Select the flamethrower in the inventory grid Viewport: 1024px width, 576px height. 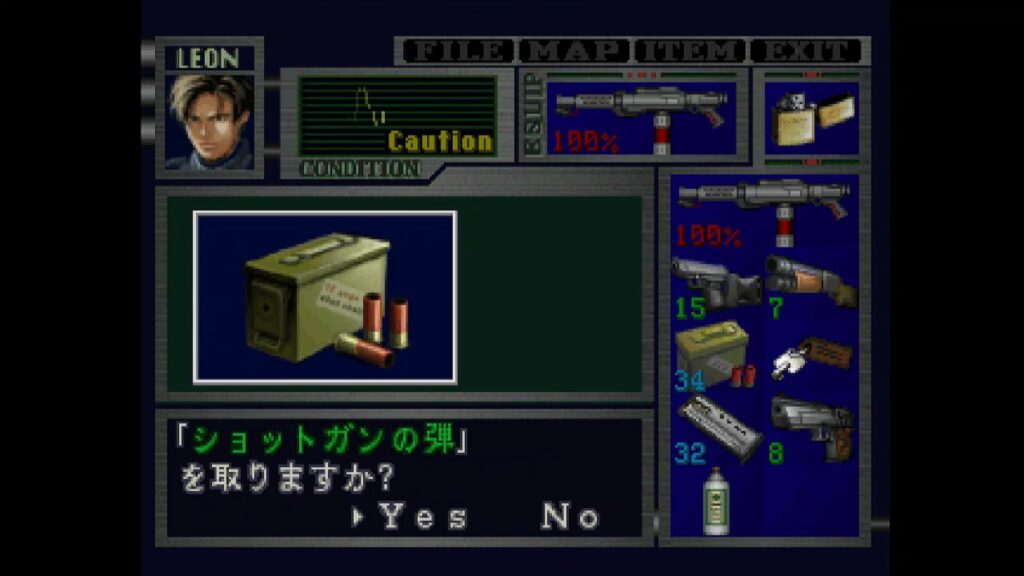click(x=763, y=210)
